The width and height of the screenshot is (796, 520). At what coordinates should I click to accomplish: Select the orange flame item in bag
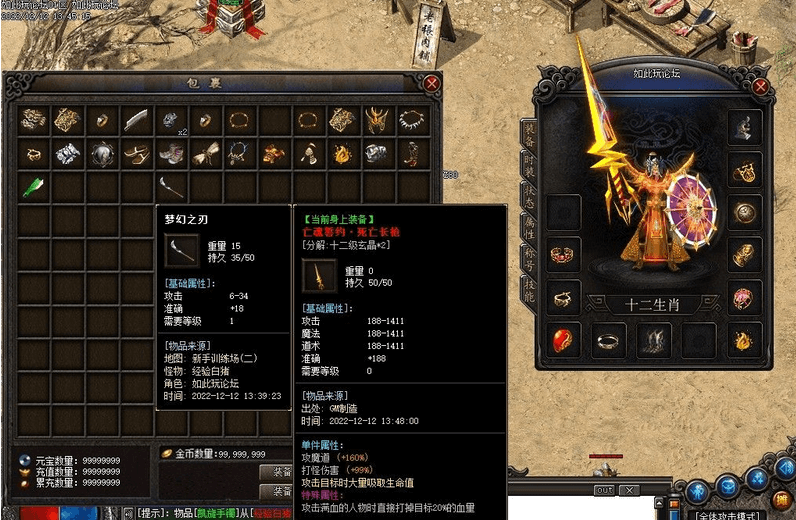click(x=343, y=154)
